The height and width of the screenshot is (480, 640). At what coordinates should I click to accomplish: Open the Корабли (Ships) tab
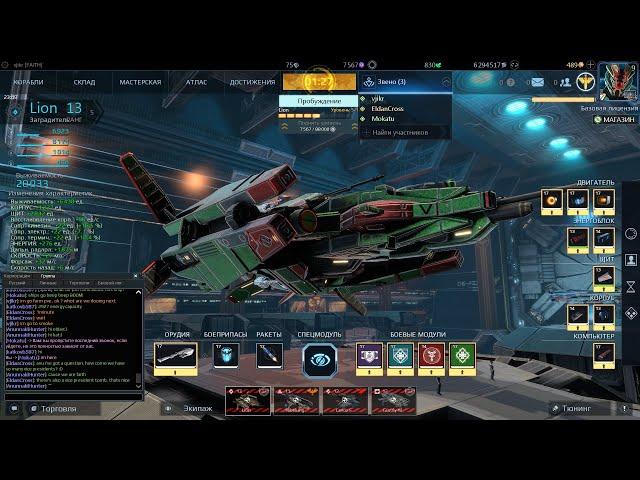point(29,82)
